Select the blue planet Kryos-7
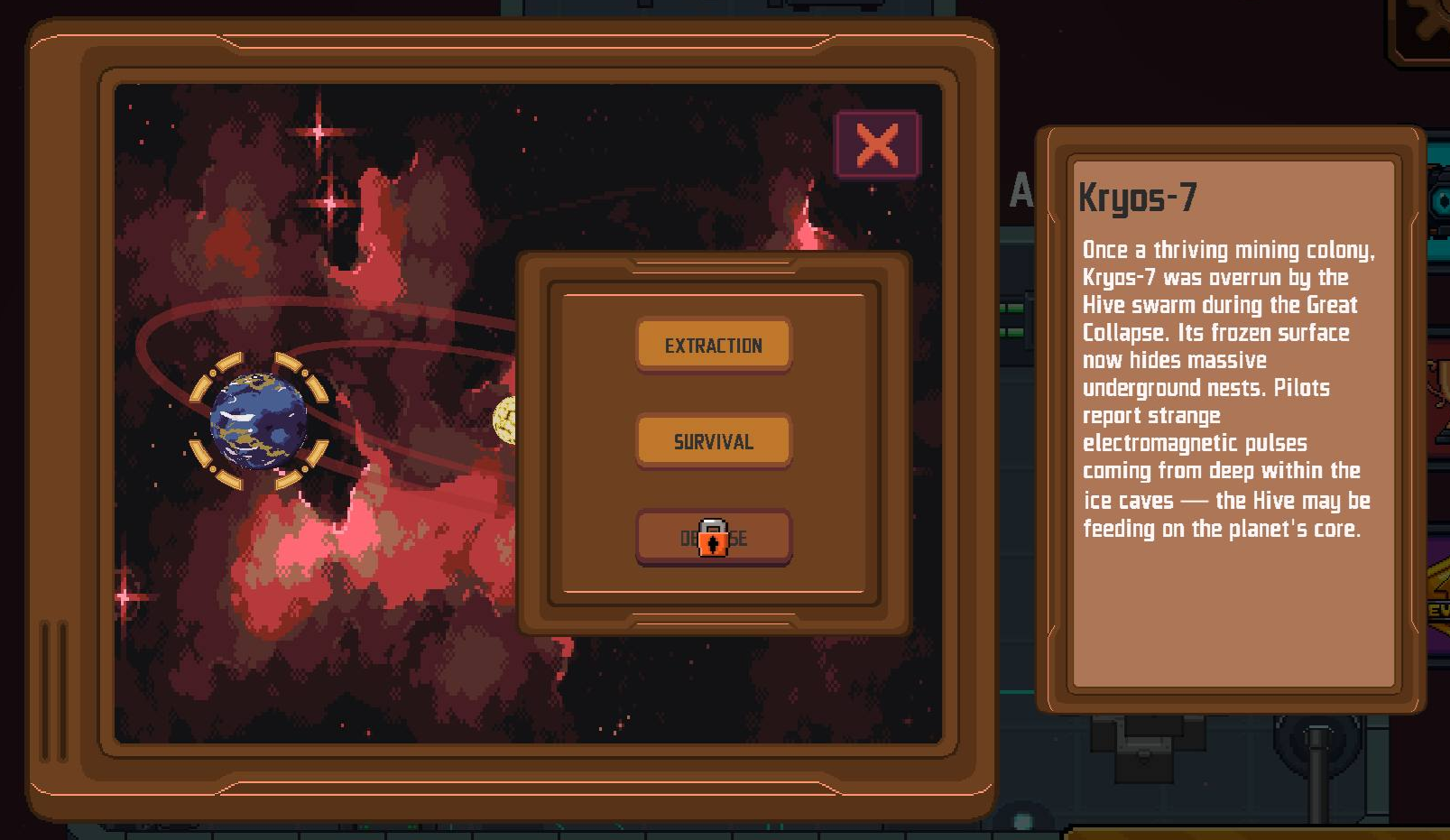 (x=259, y=421)
